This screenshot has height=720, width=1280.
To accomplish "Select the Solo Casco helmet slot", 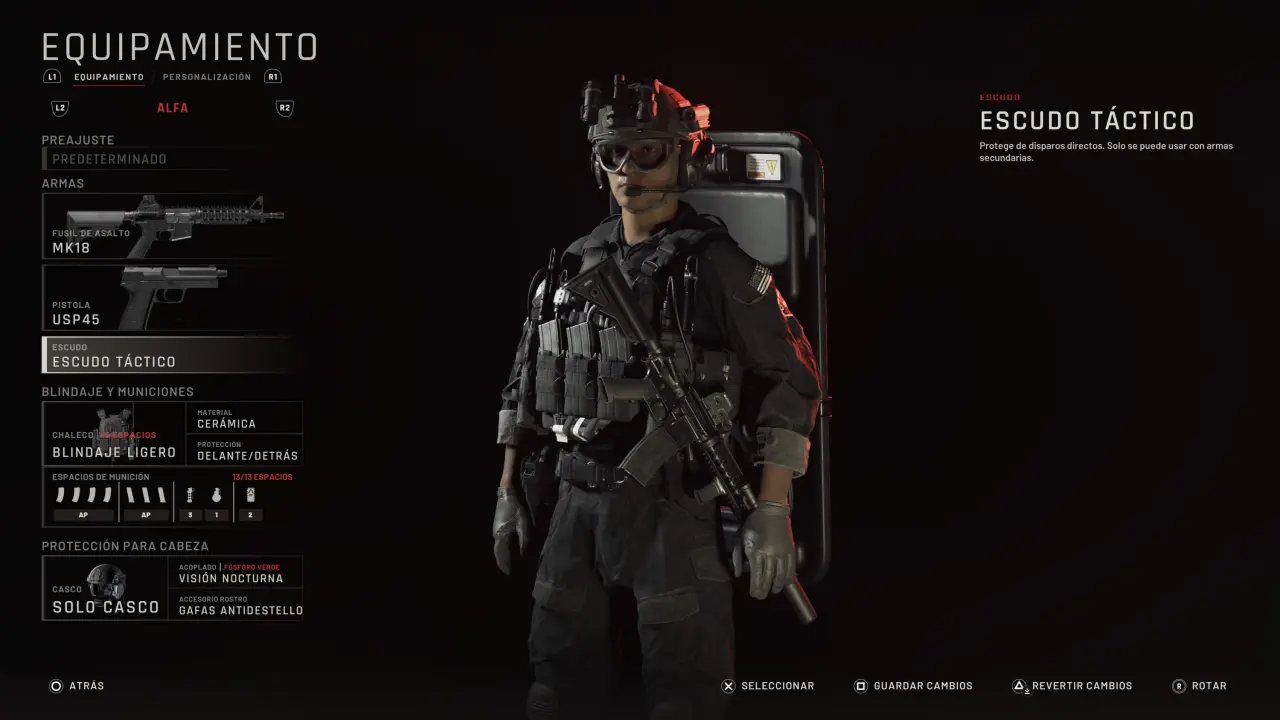I will pos(105,588).
